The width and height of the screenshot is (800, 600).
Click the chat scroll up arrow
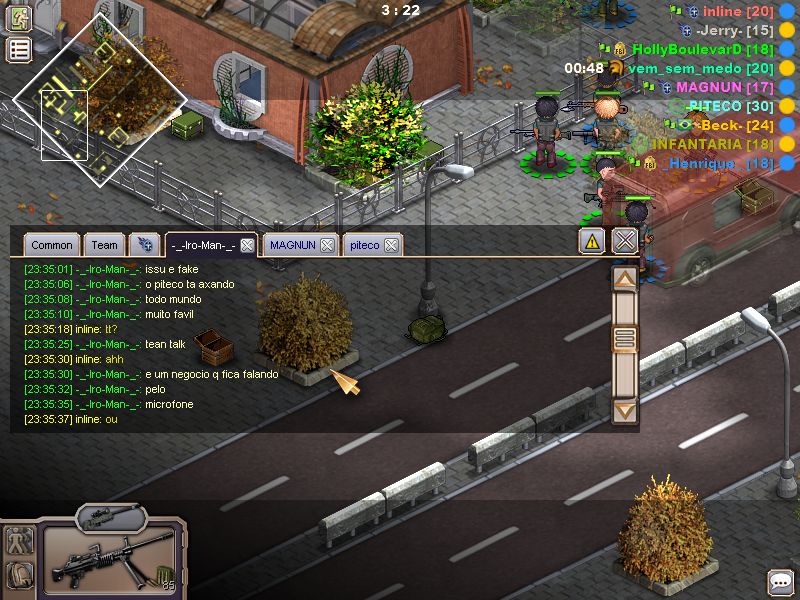(624, 280)
